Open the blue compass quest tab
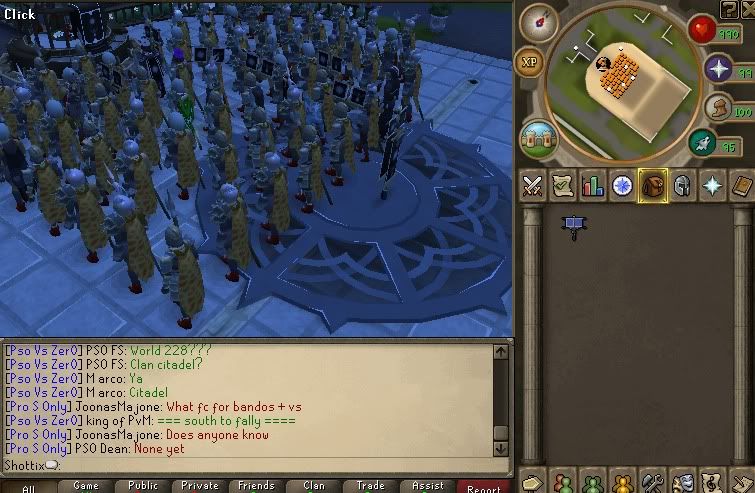755x493 pixels. (623, 186)
